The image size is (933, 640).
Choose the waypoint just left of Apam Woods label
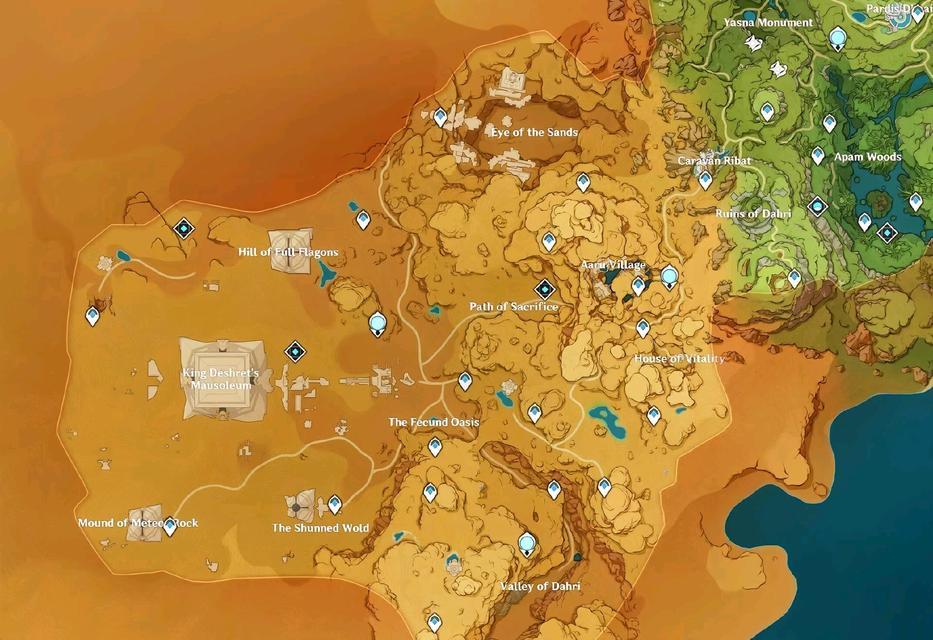pos(818,156)
